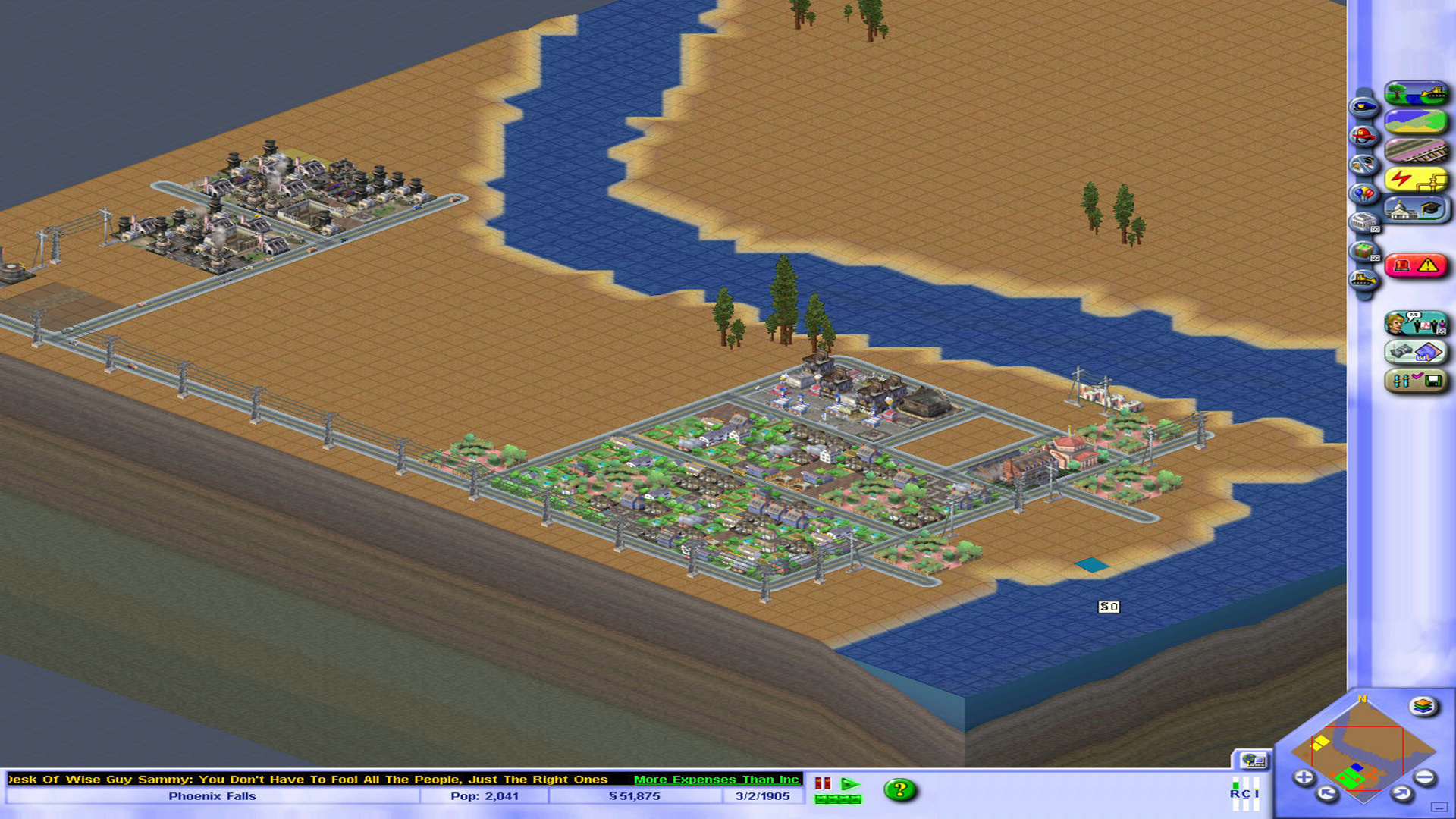
Task: Open the 'More Expenses Than Inc' ticker headline
Action: pos(715,779)
